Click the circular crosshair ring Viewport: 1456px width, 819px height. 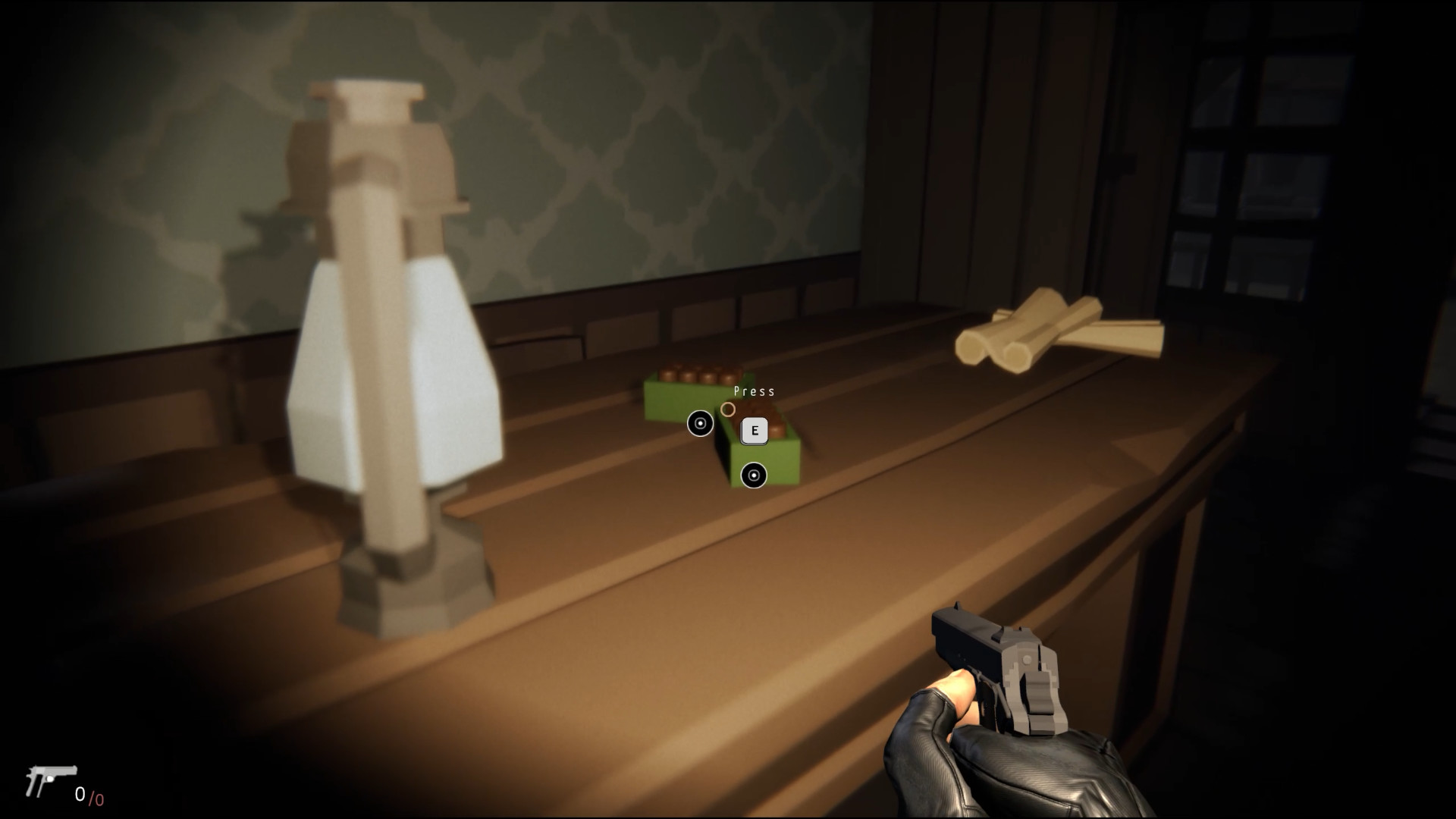730,409
